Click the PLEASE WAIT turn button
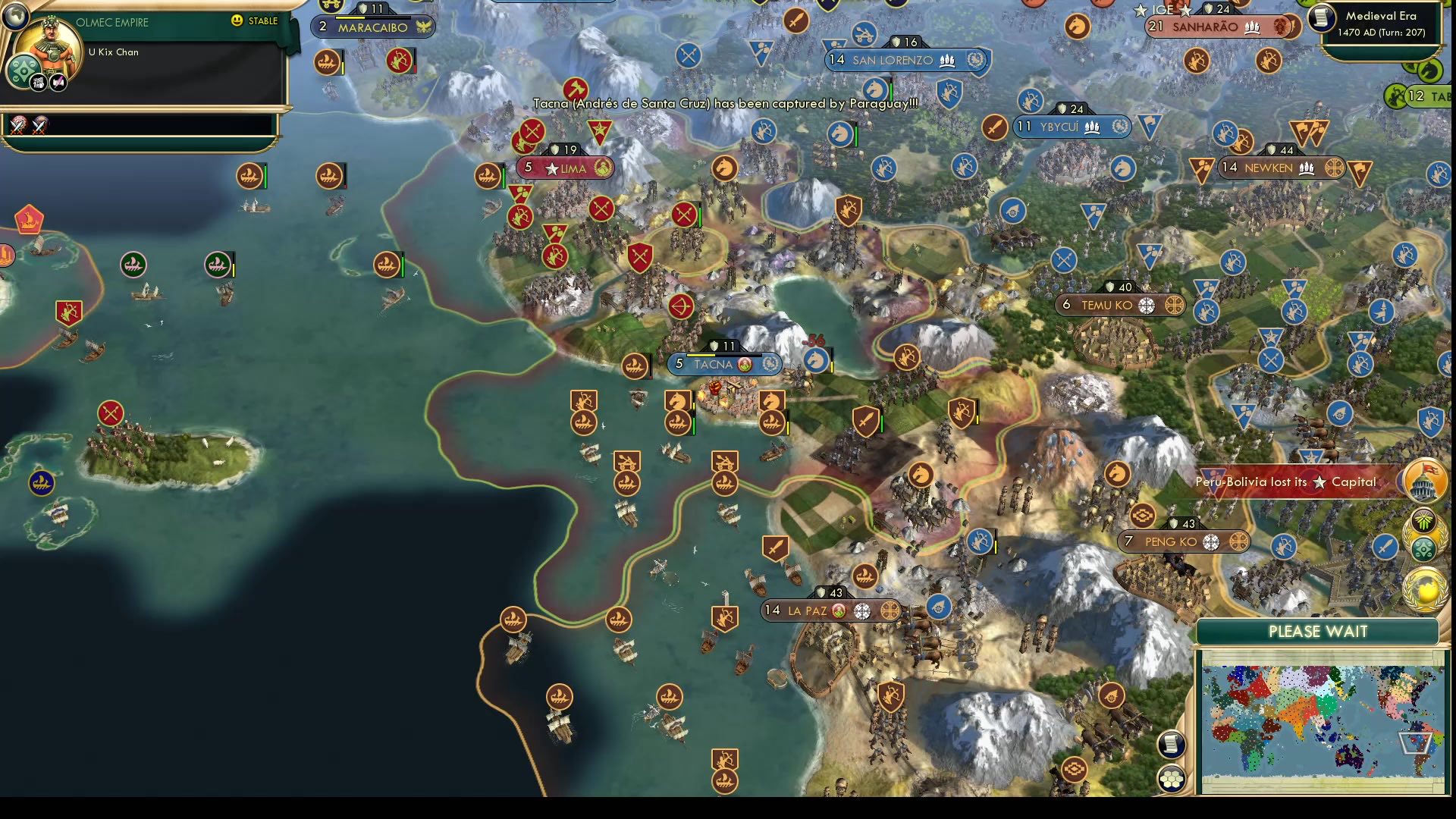 (1317, 632)
